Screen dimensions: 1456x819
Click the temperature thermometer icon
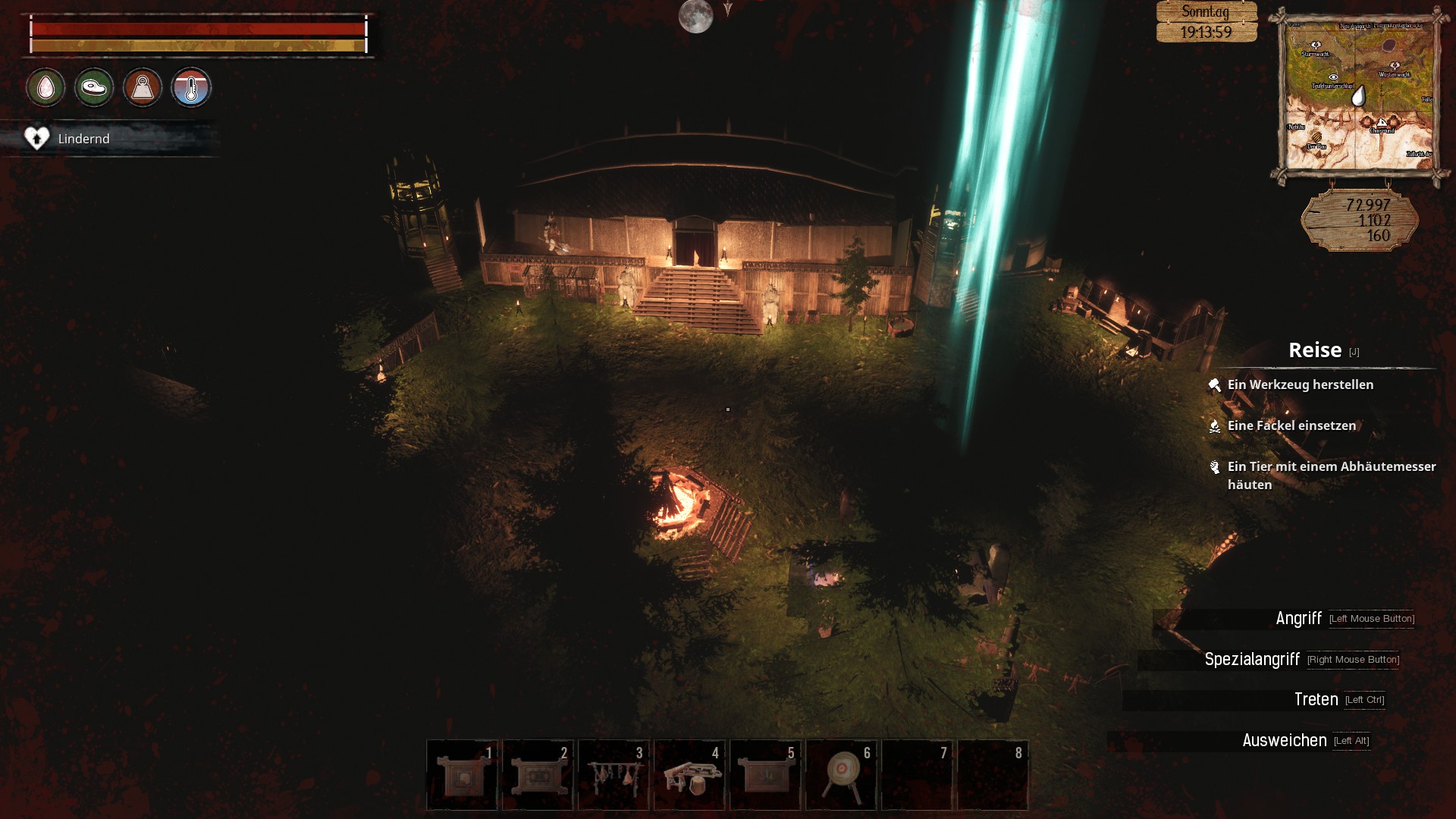[x=191, y=88]
